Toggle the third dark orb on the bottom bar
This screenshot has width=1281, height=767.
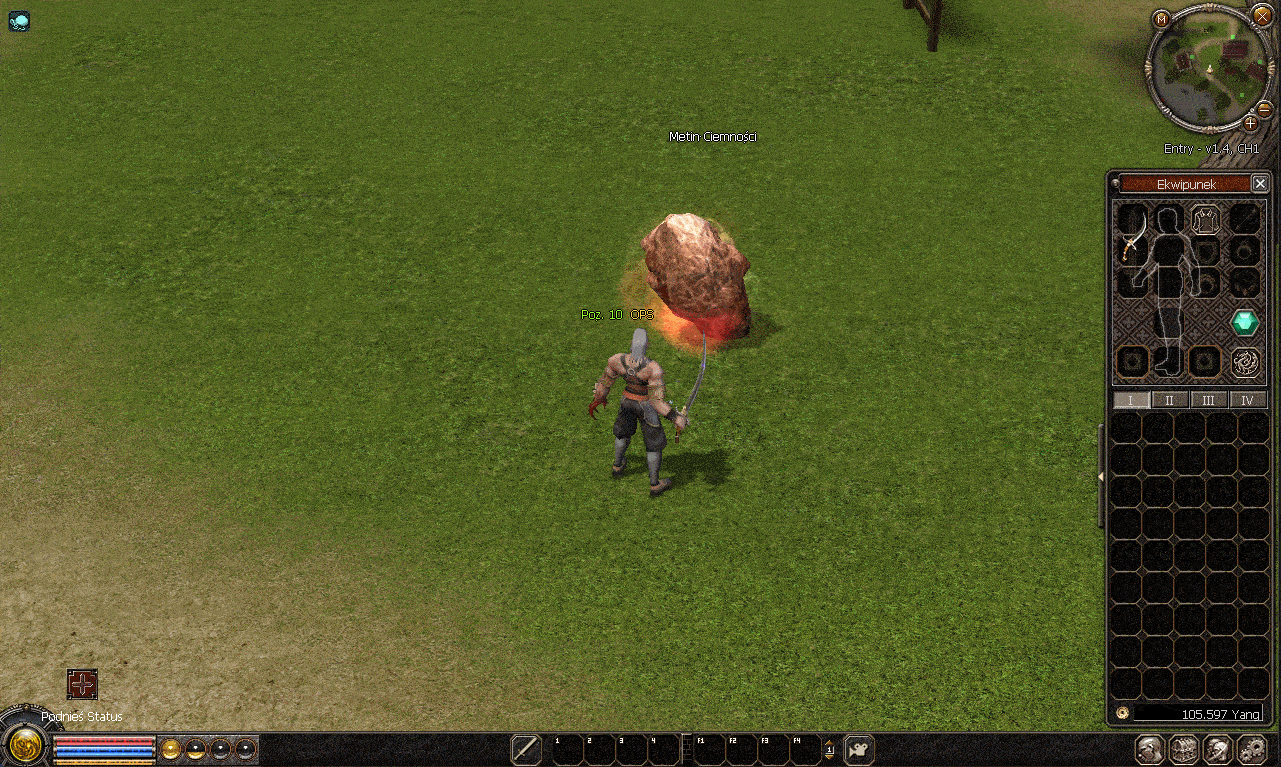click(x=245, y=748)
